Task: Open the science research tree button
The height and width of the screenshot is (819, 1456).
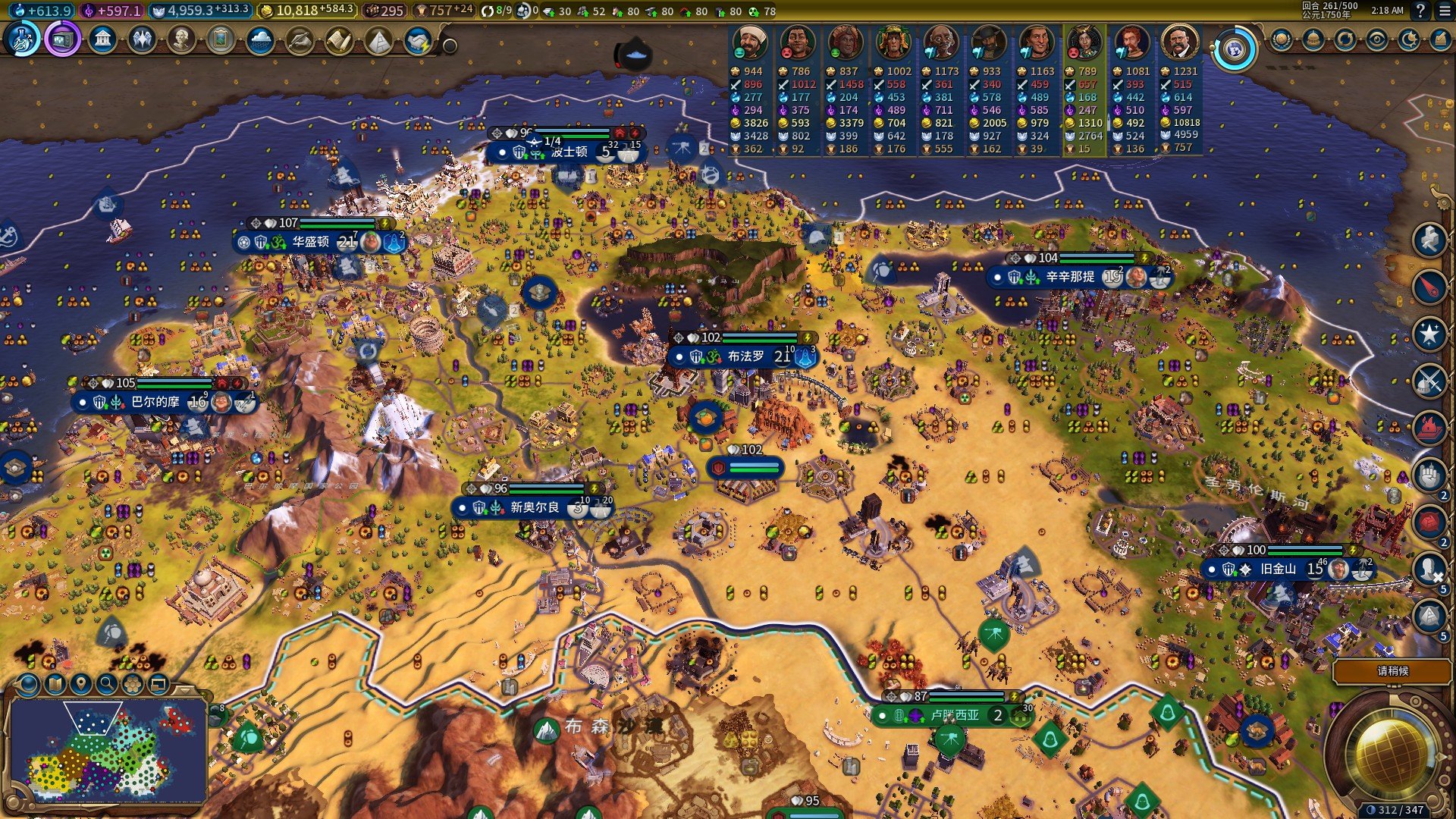Action: pos(23,39)
